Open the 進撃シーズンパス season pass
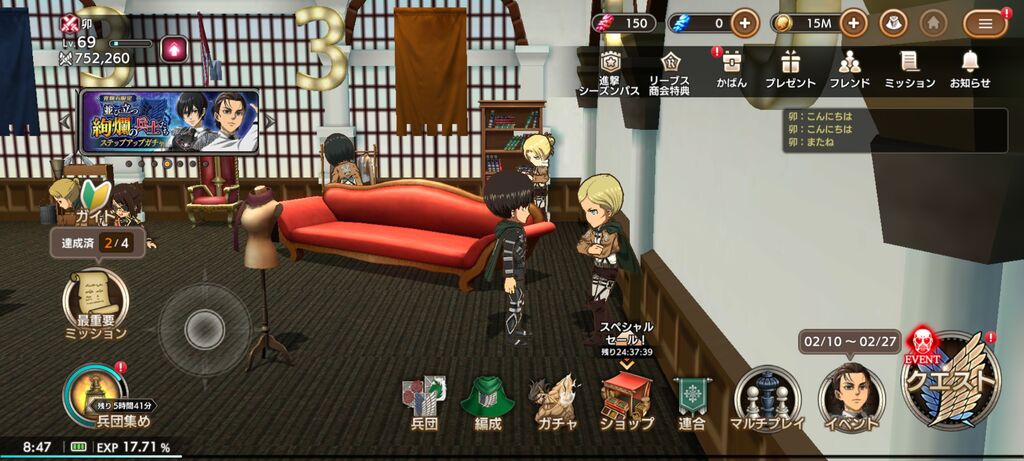Viewport: 1024px width, 461px height. (607, 71)
